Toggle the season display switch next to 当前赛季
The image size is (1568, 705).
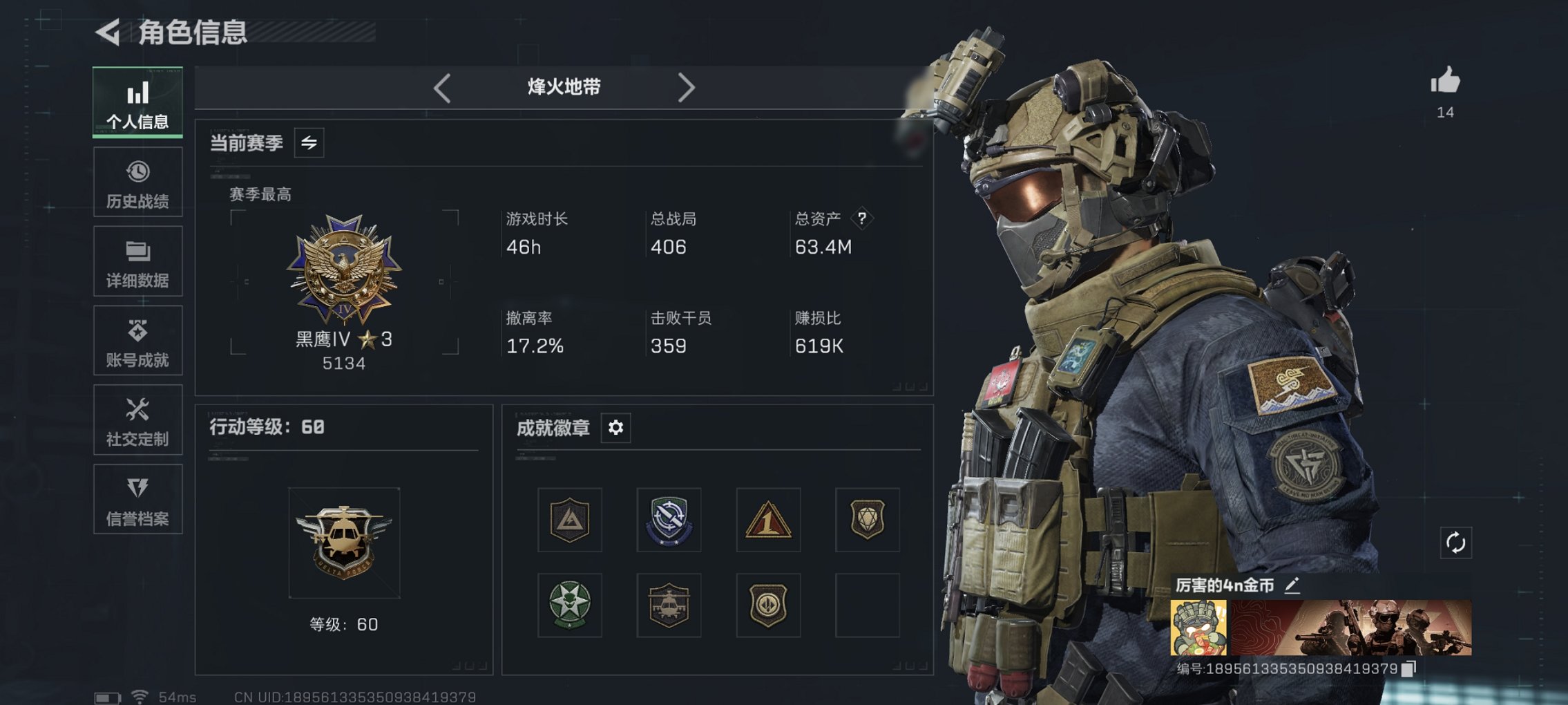(x=309, y=144)
